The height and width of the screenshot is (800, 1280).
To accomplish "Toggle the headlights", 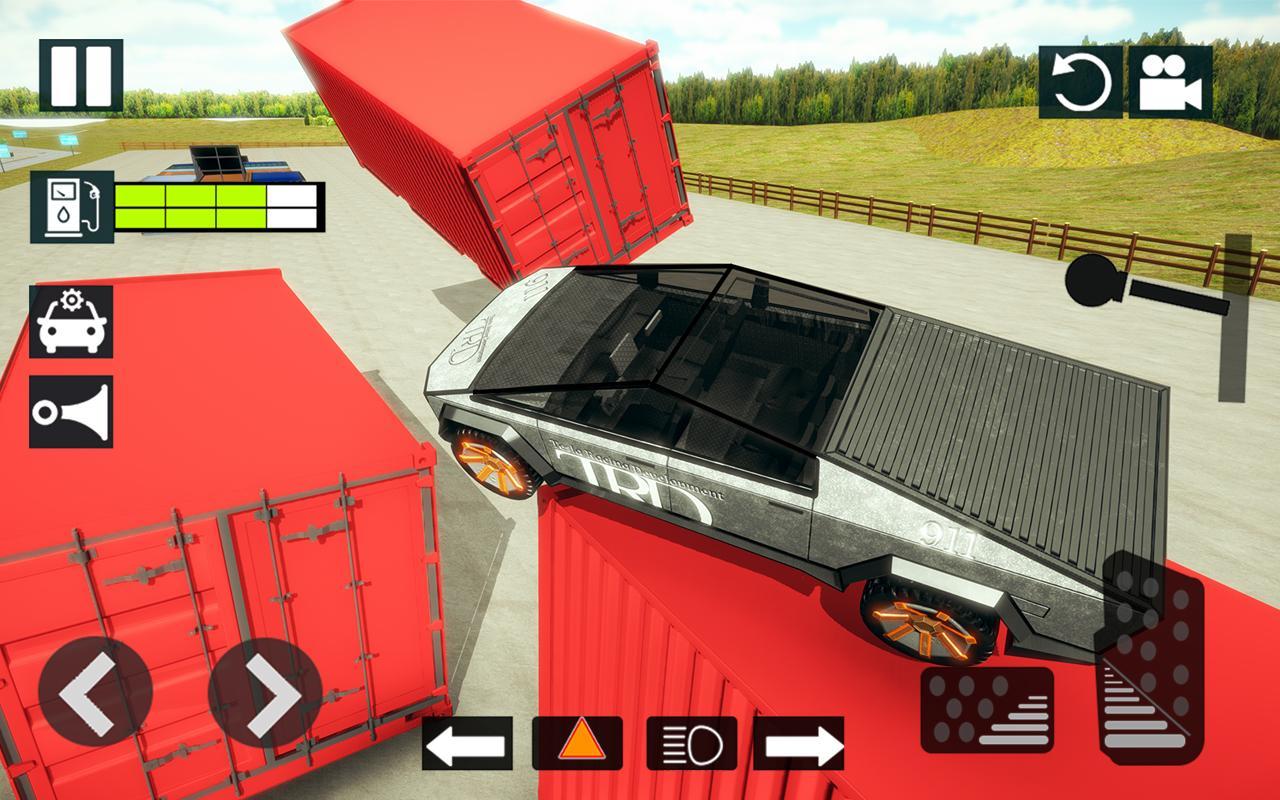I will pos(692,744).
